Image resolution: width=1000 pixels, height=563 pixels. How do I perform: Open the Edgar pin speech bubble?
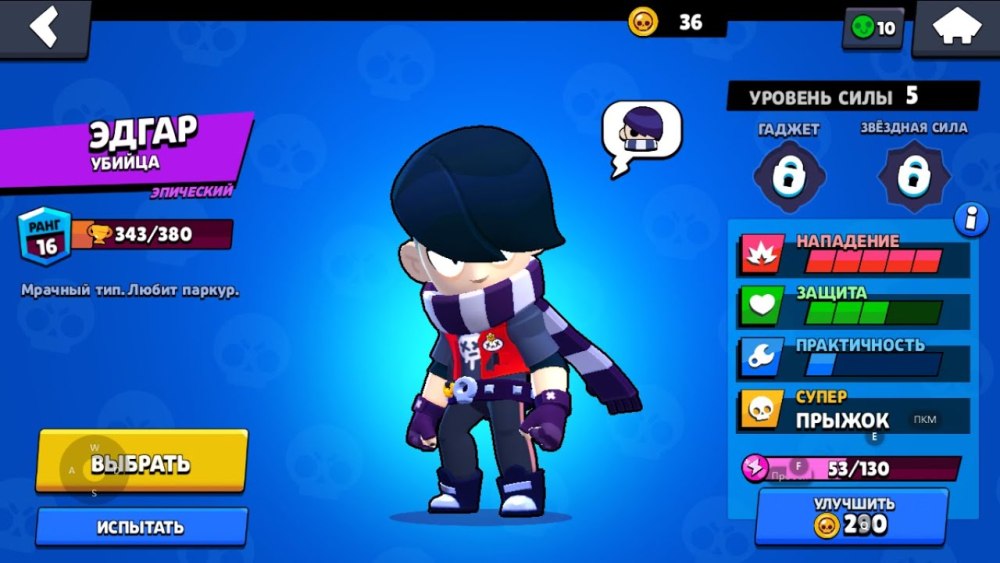pos(641,136)
